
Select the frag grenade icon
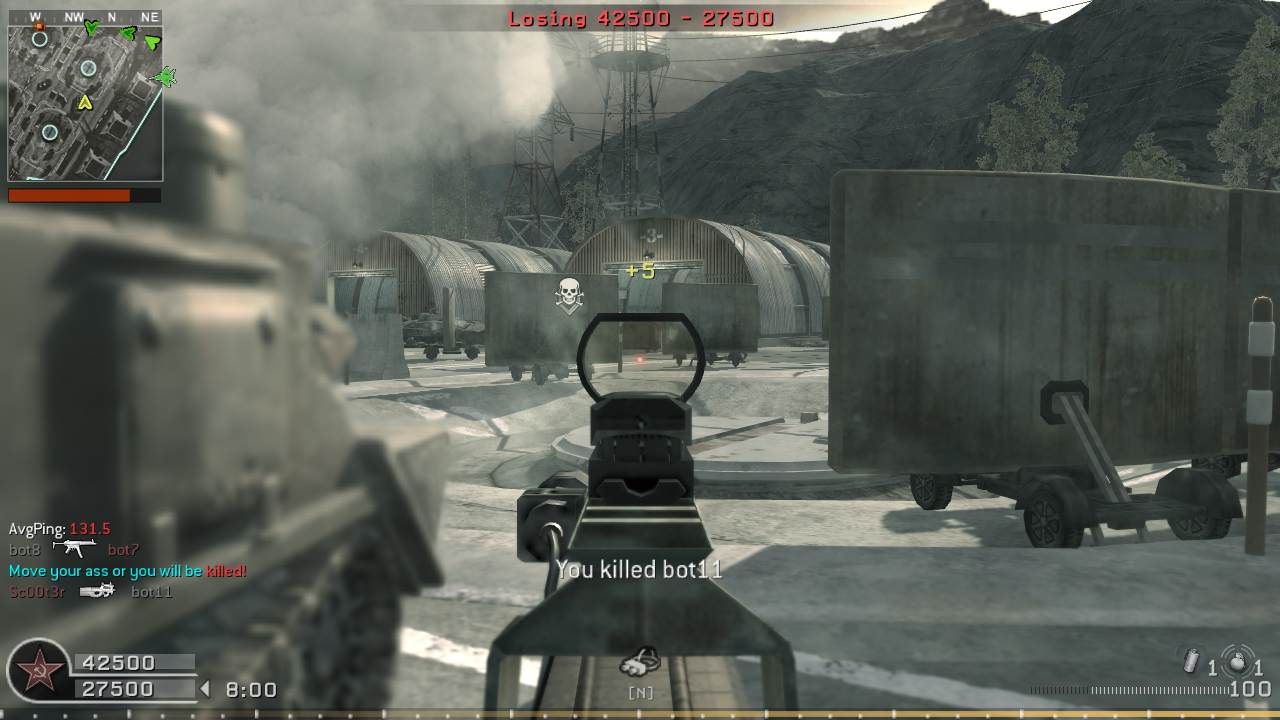tap(1238, 663)
